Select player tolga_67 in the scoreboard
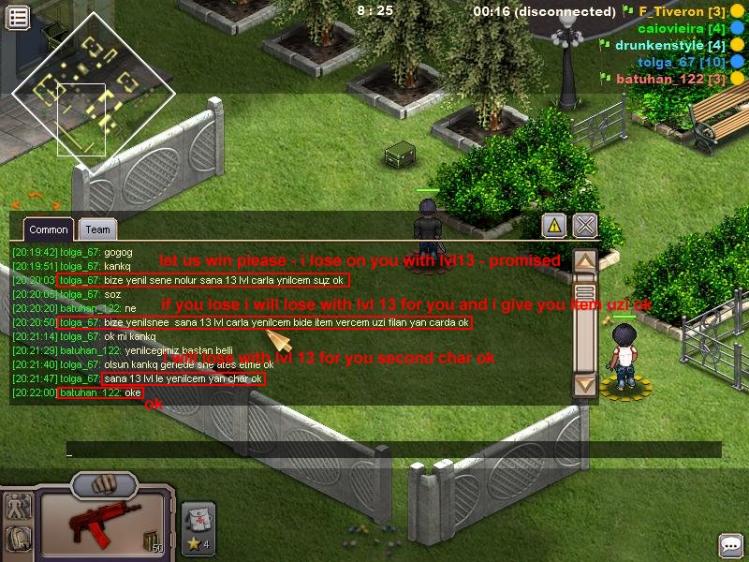Screen dimensions: 749x562 (677, 62)
